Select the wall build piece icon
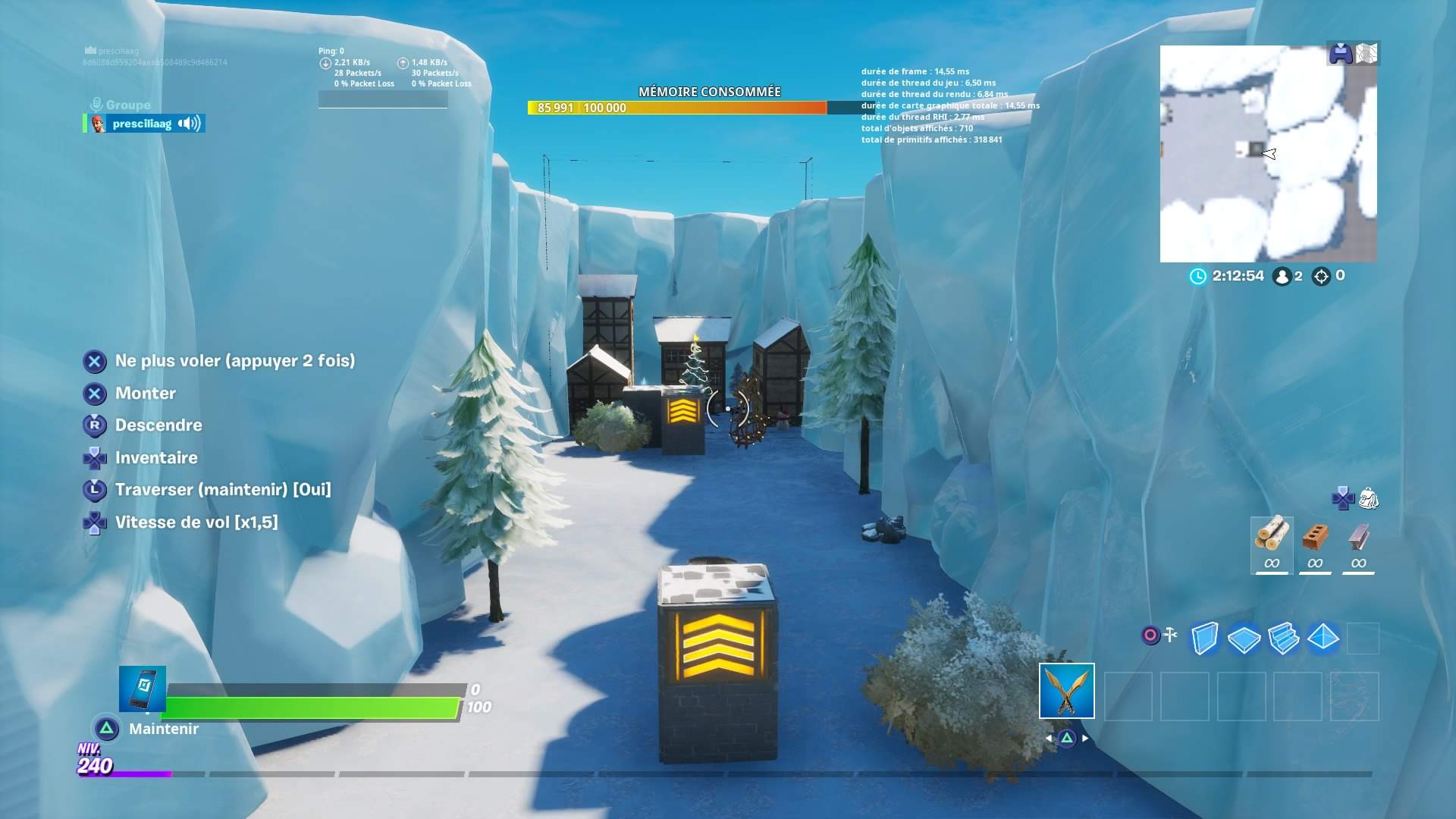This screenshot has height=819, width=1456. 1204,639
